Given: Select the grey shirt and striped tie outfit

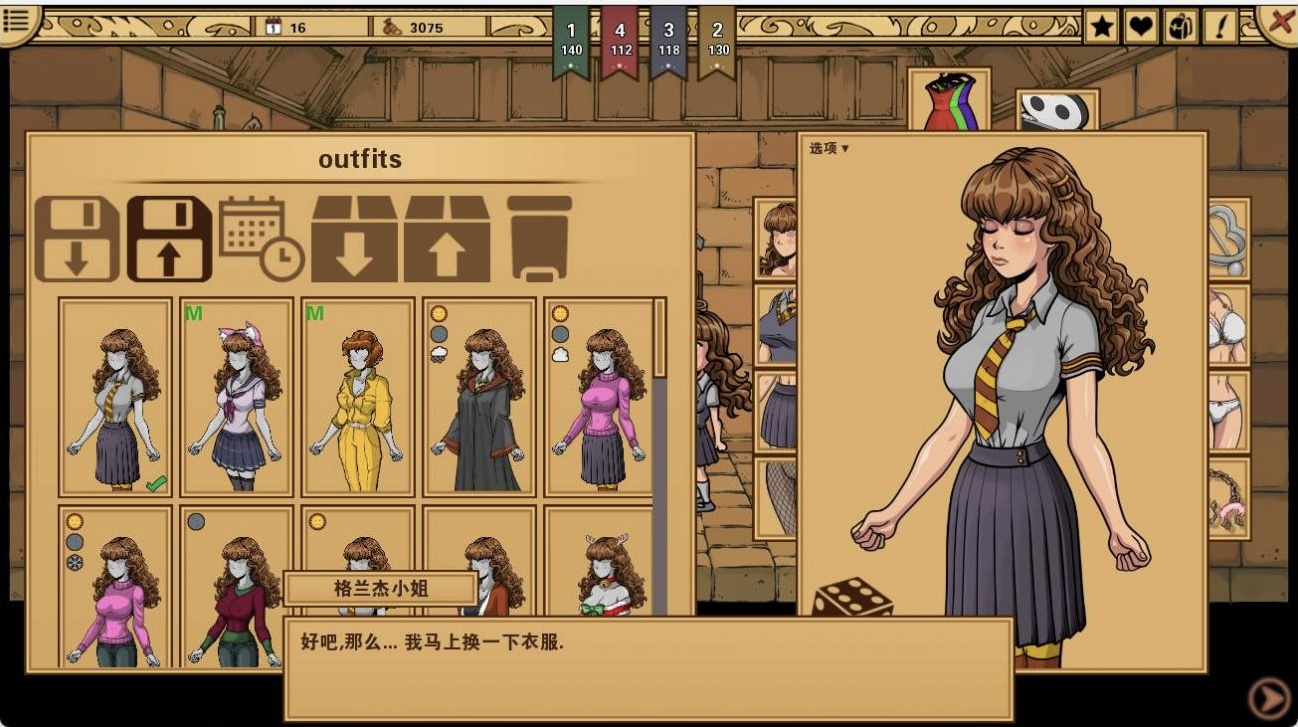Looking at the screenshot, I should (x=115, y=397).
